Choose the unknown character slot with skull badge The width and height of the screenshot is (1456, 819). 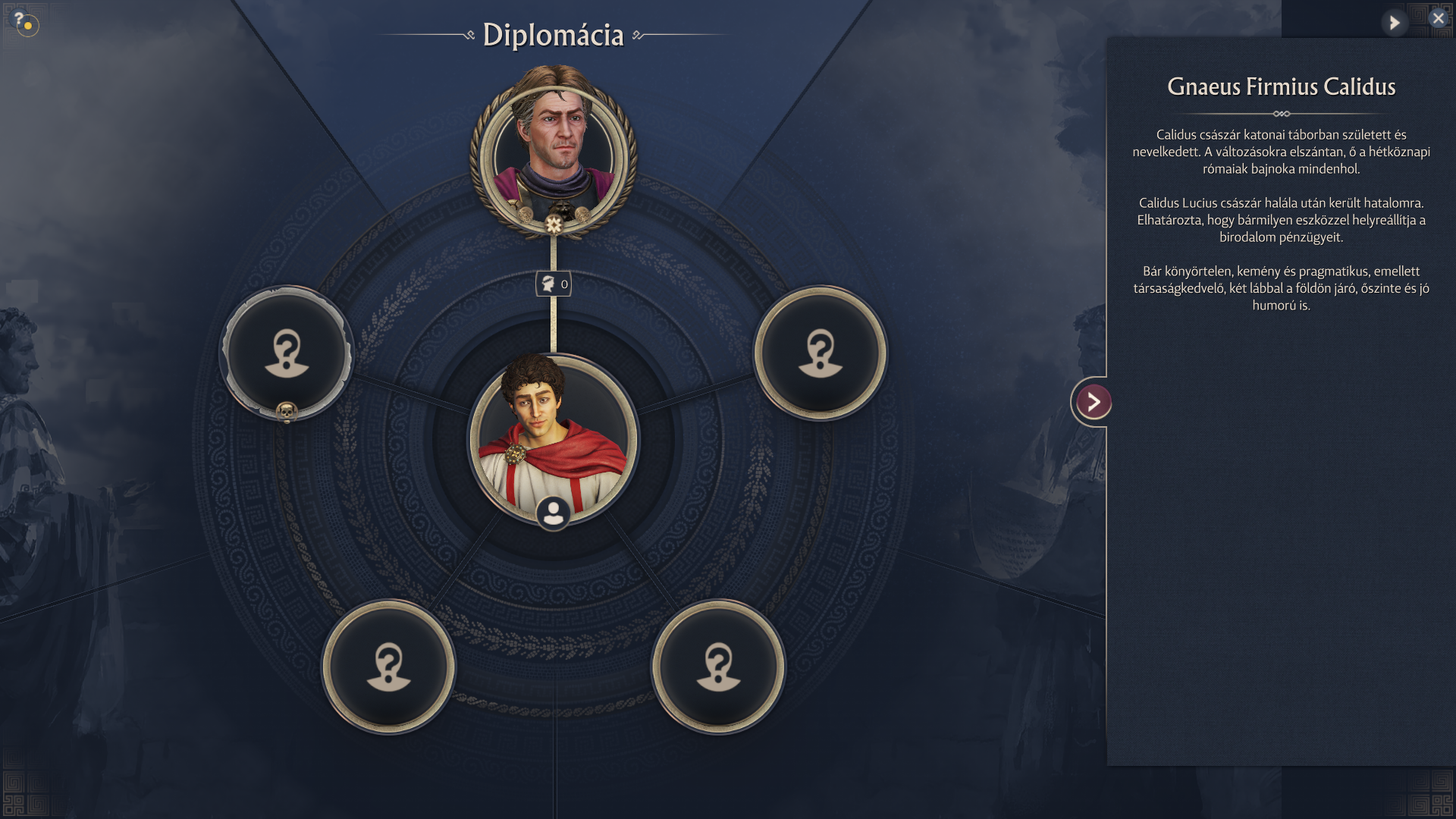(x=287, y=353)
